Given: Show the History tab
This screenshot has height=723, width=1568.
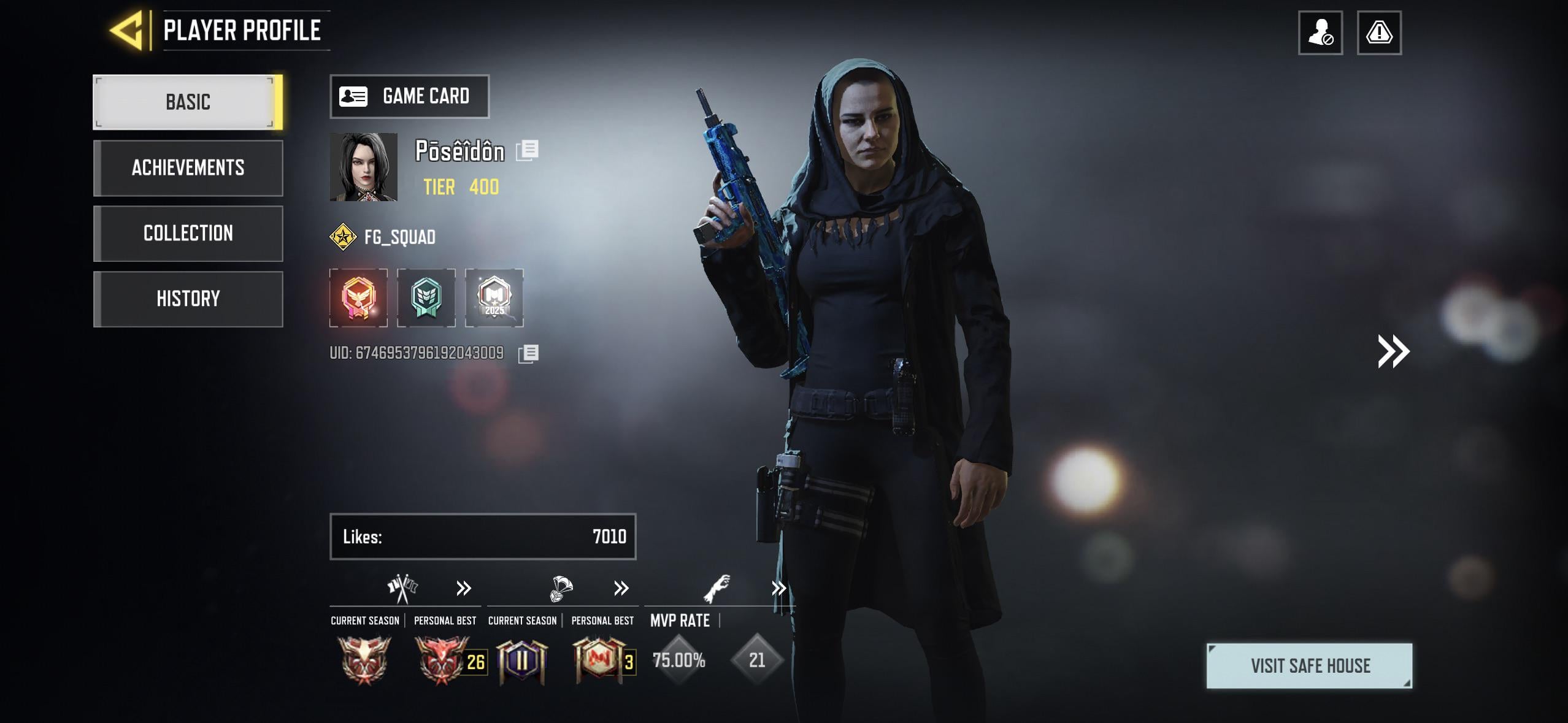Looking at the screenshot, I should tap(188, 299).
